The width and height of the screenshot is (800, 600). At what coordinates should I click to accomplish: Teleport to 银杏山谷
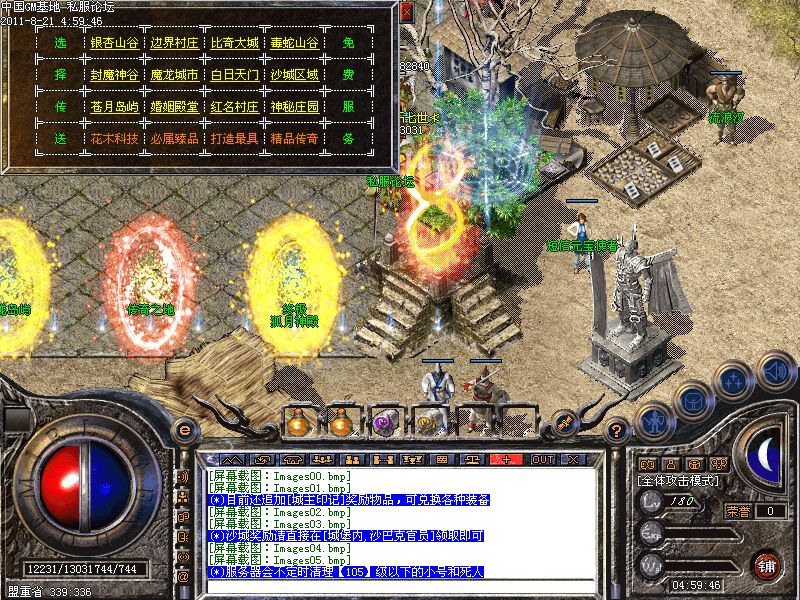click(x=114, y=44)
